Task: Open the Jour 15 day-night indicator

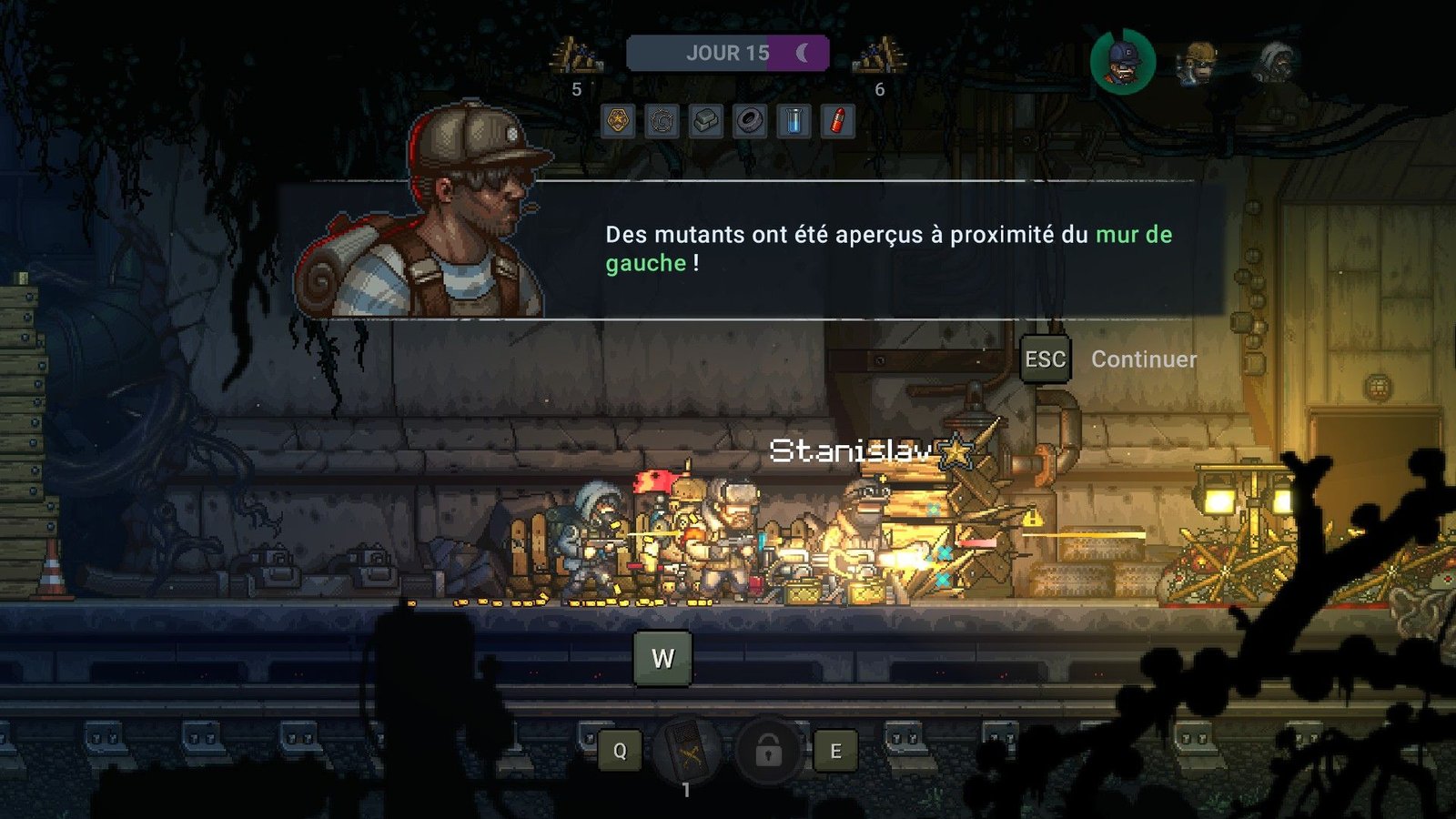Action: [727, 53]
